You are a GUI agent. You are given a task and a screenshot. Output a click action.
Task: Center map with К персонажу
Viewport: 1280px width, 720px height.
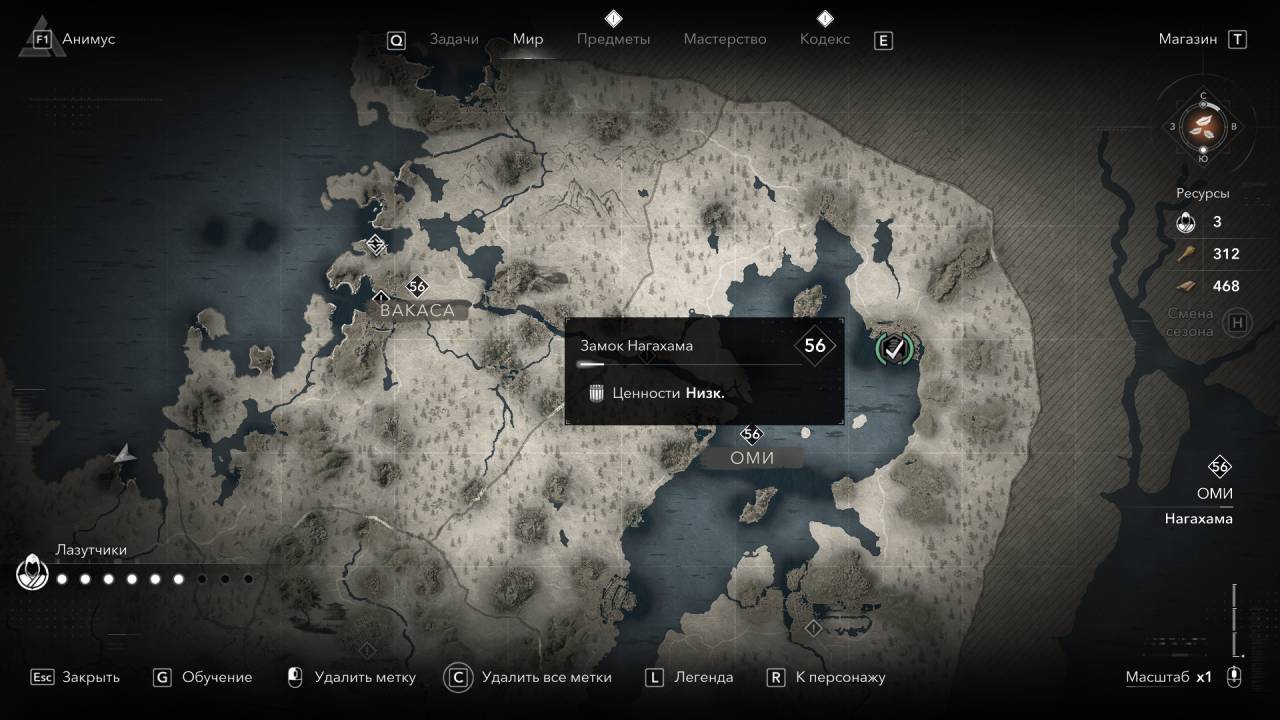[x=840, y=677]
